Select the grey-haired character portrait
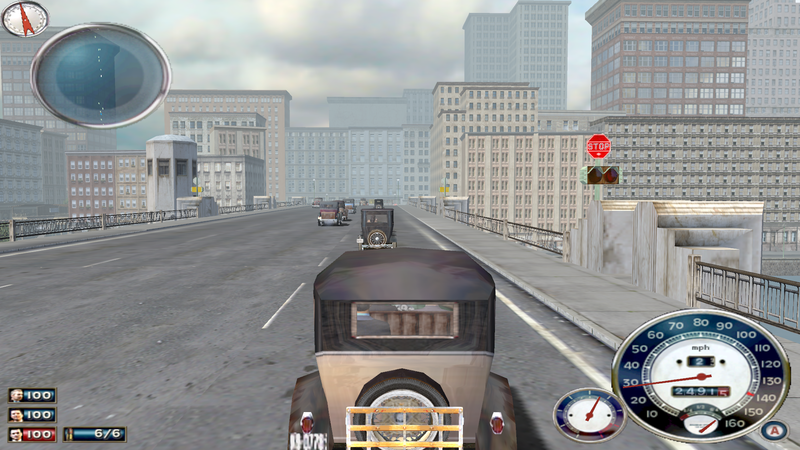800x450 pixels. click(x=17, y=396)
